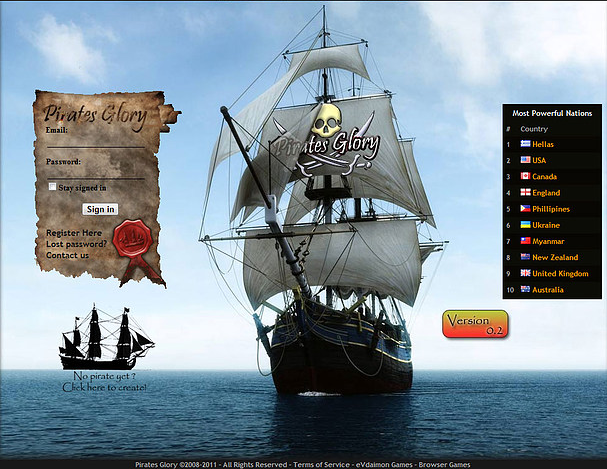Open the Register Here link
Viewport: 607px width, 469px height.
tap(74, 233)
